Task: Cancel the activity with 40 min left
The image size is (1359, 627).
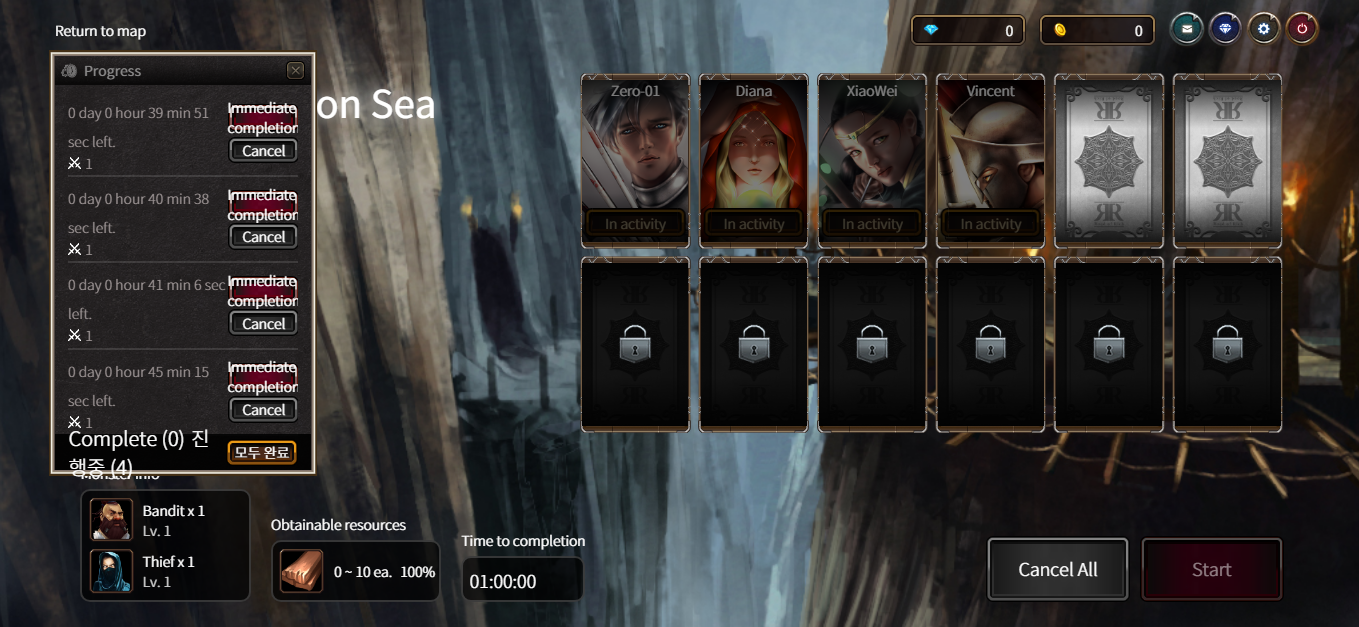Action: pos(263,237)
